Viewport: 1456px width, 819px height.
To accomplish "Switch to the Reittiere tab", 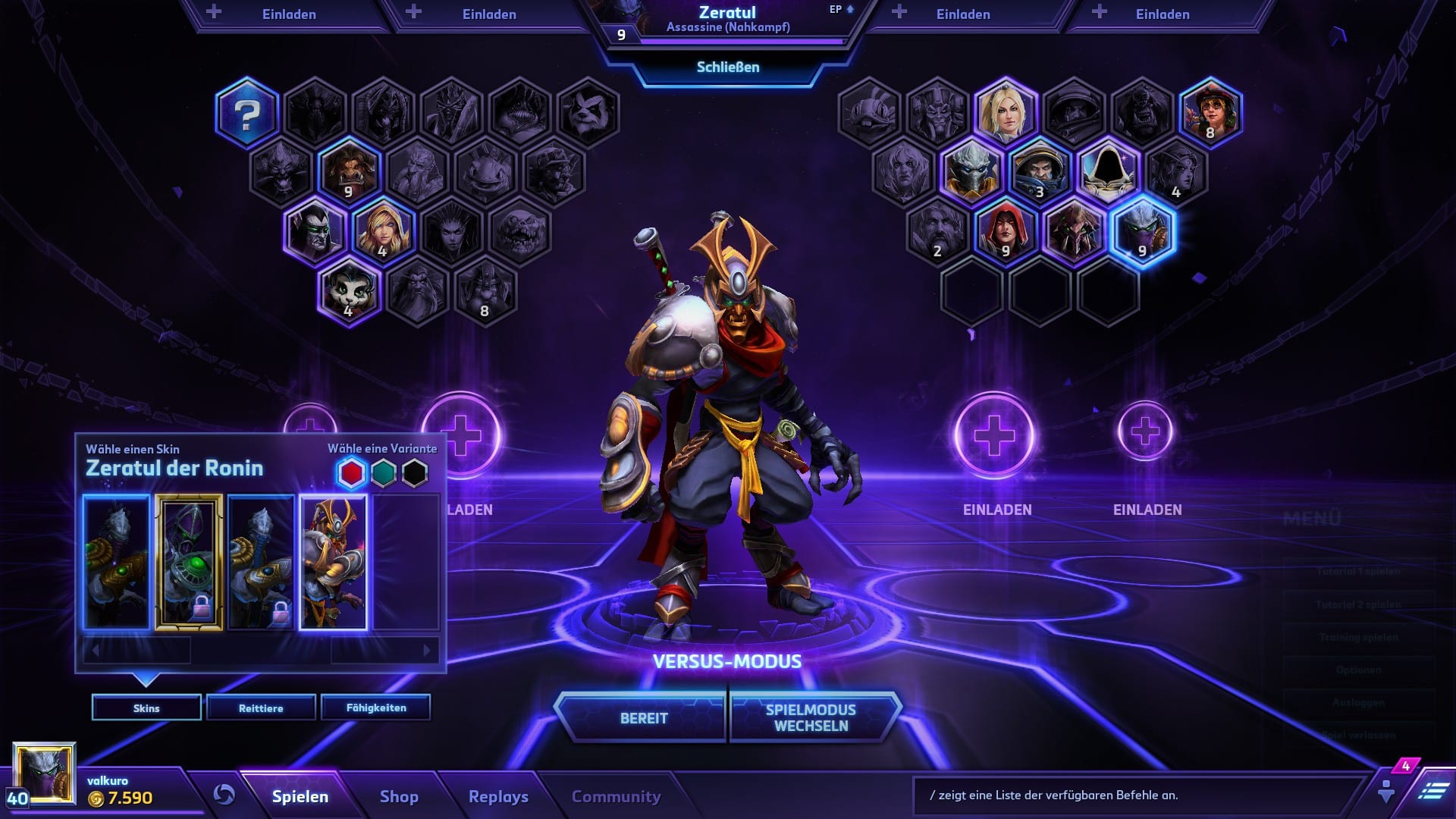I will [x=261, y=708].
